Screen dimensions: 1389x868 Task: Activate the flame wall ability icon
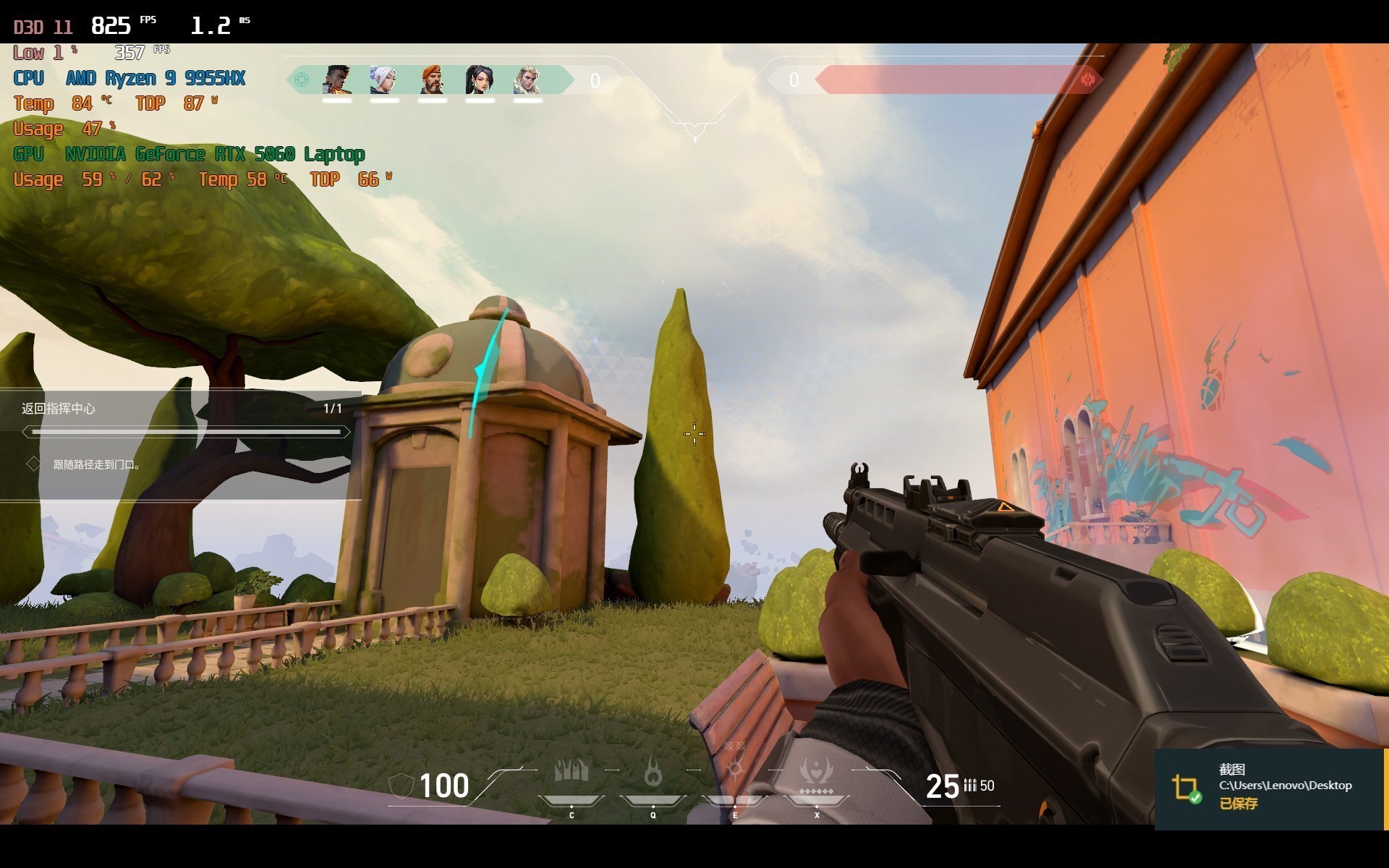pyautogui.click(x=571, y=773)
